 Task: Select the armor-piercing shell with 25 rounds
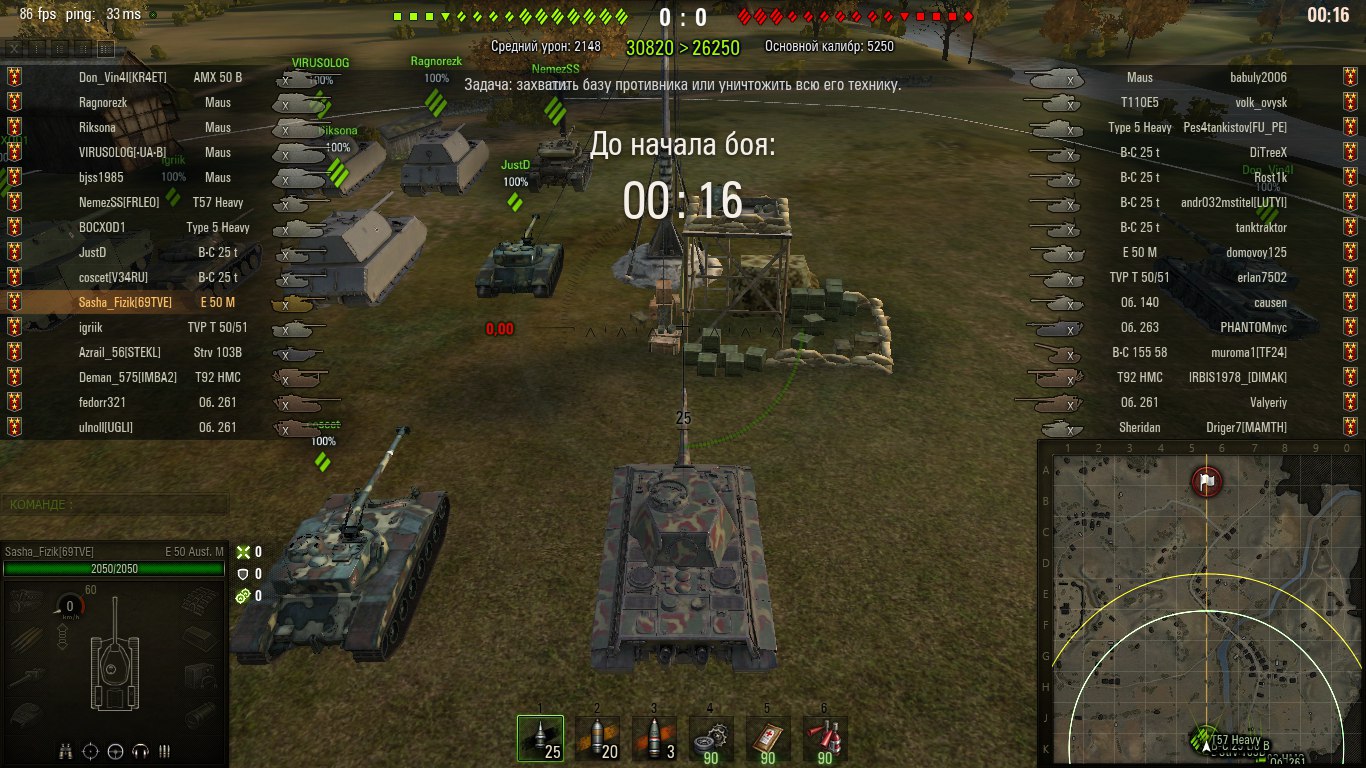(540, 739)
